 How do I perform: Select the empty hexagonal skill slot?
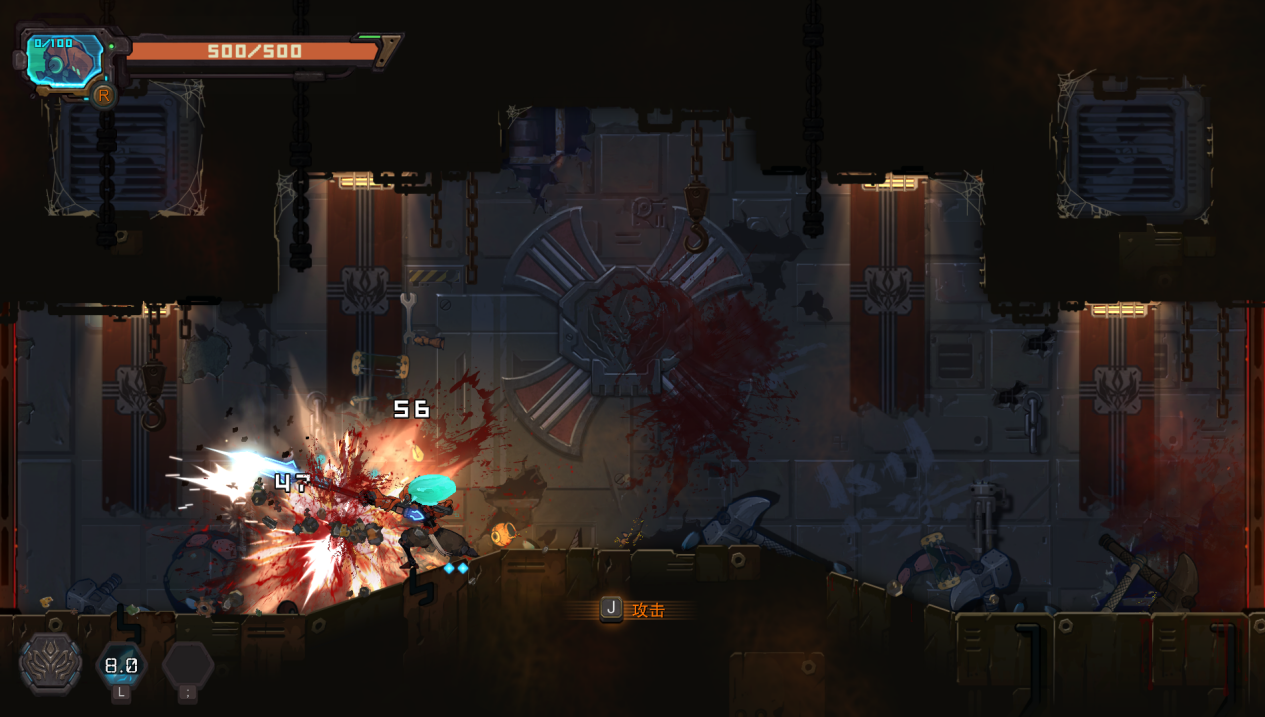(x=188, y=665)
